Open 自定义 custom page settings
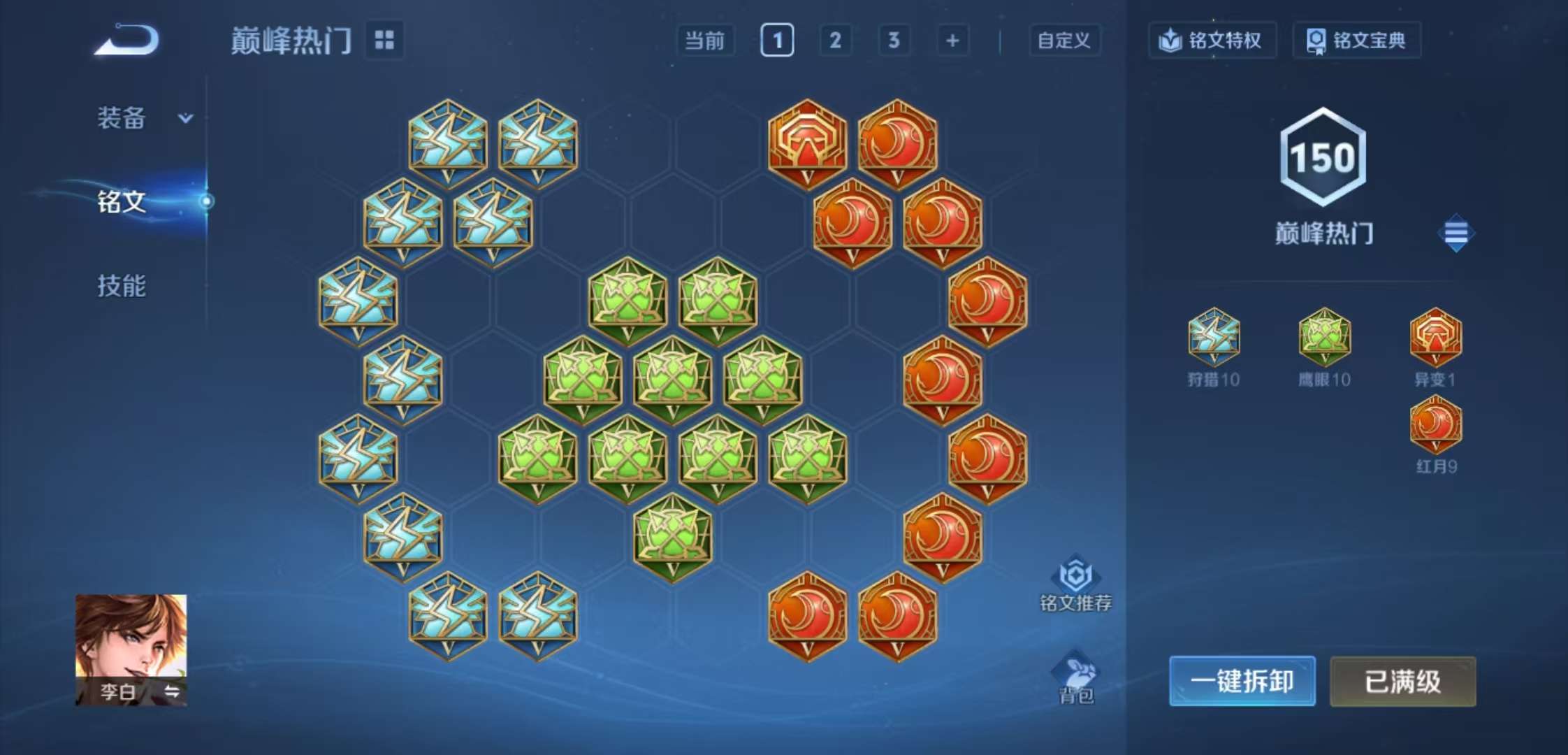This screenshot has height=755, width=1568. (1064, 41)
